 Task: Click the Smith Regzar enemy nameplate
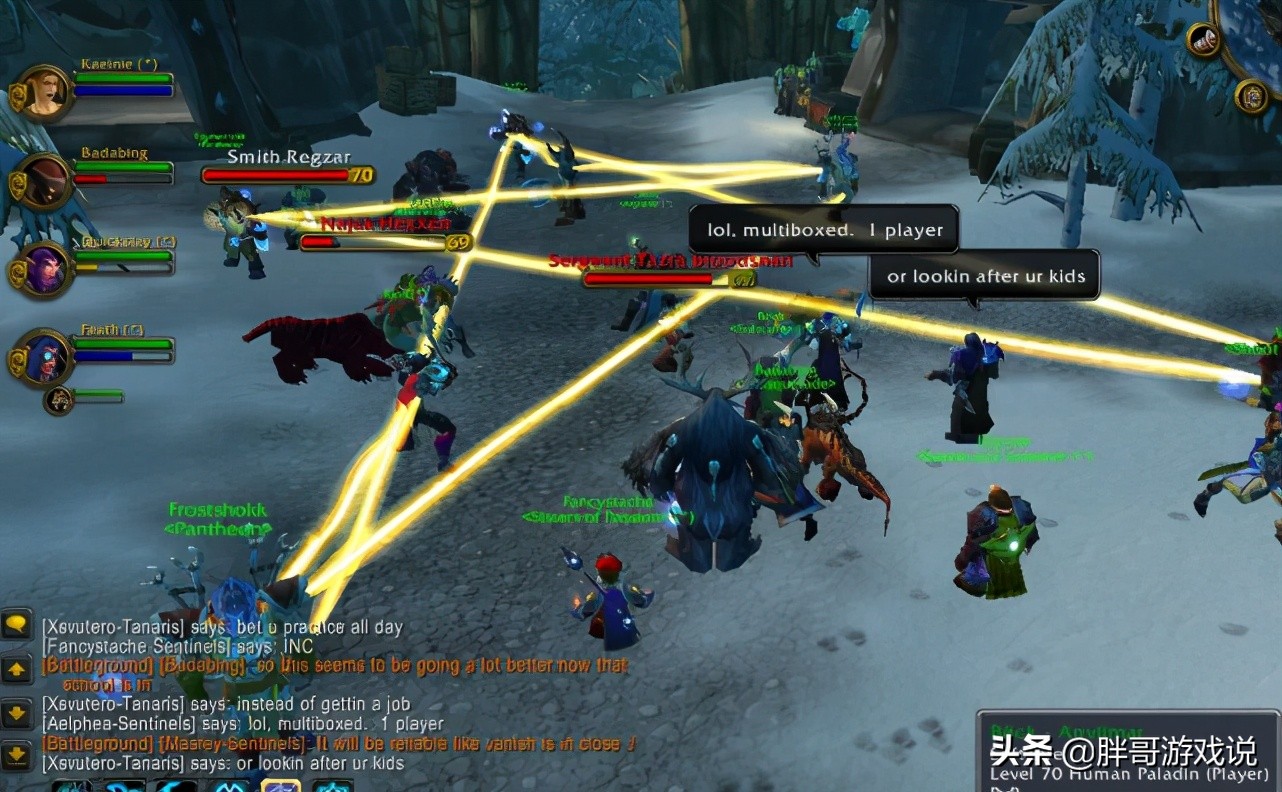tap(287, 175)
